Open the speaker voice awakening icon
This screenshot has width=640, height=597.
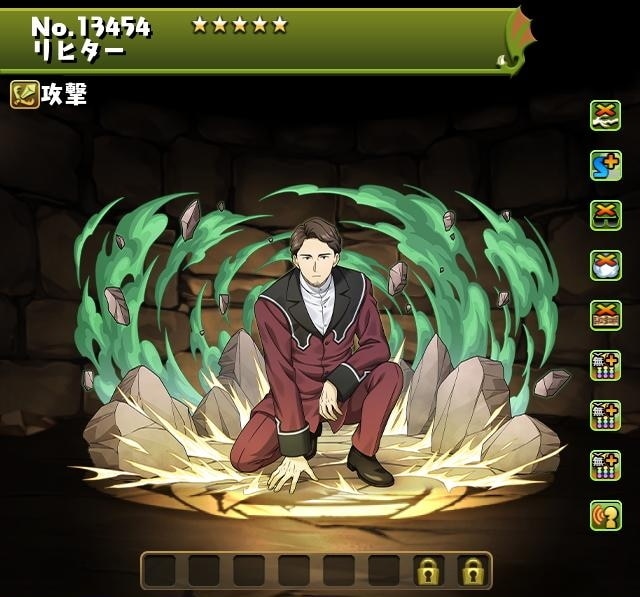coord(605,516)
